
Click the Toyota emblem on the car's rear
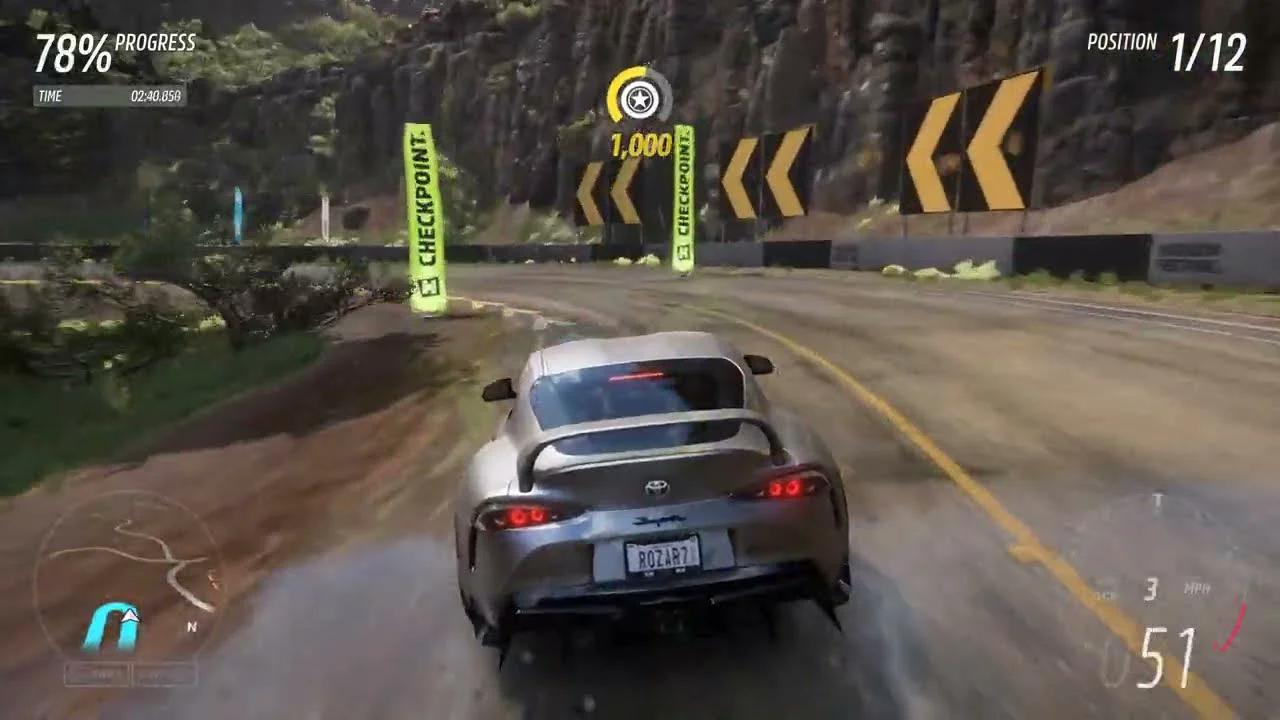pos(659,487)
